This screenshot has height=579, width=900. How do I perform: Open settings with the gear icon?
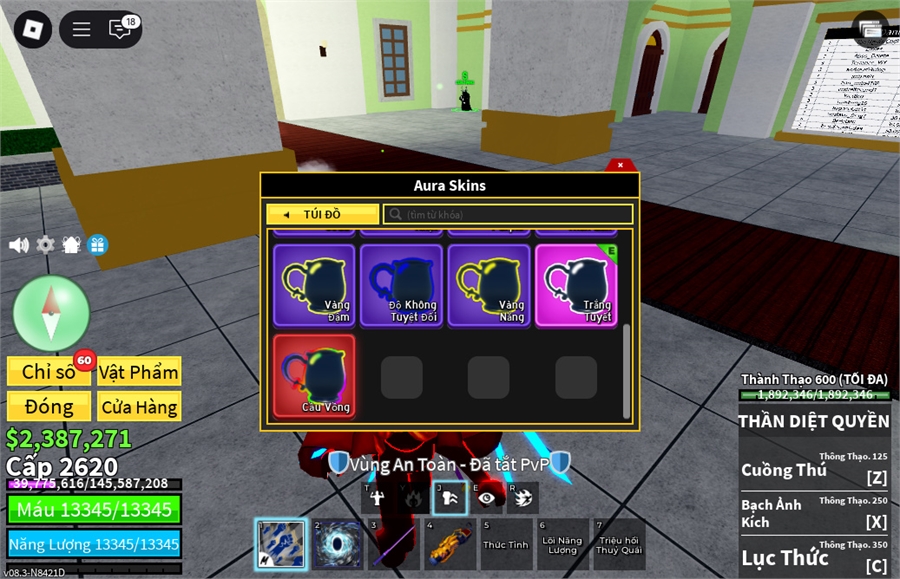point(45,245)
